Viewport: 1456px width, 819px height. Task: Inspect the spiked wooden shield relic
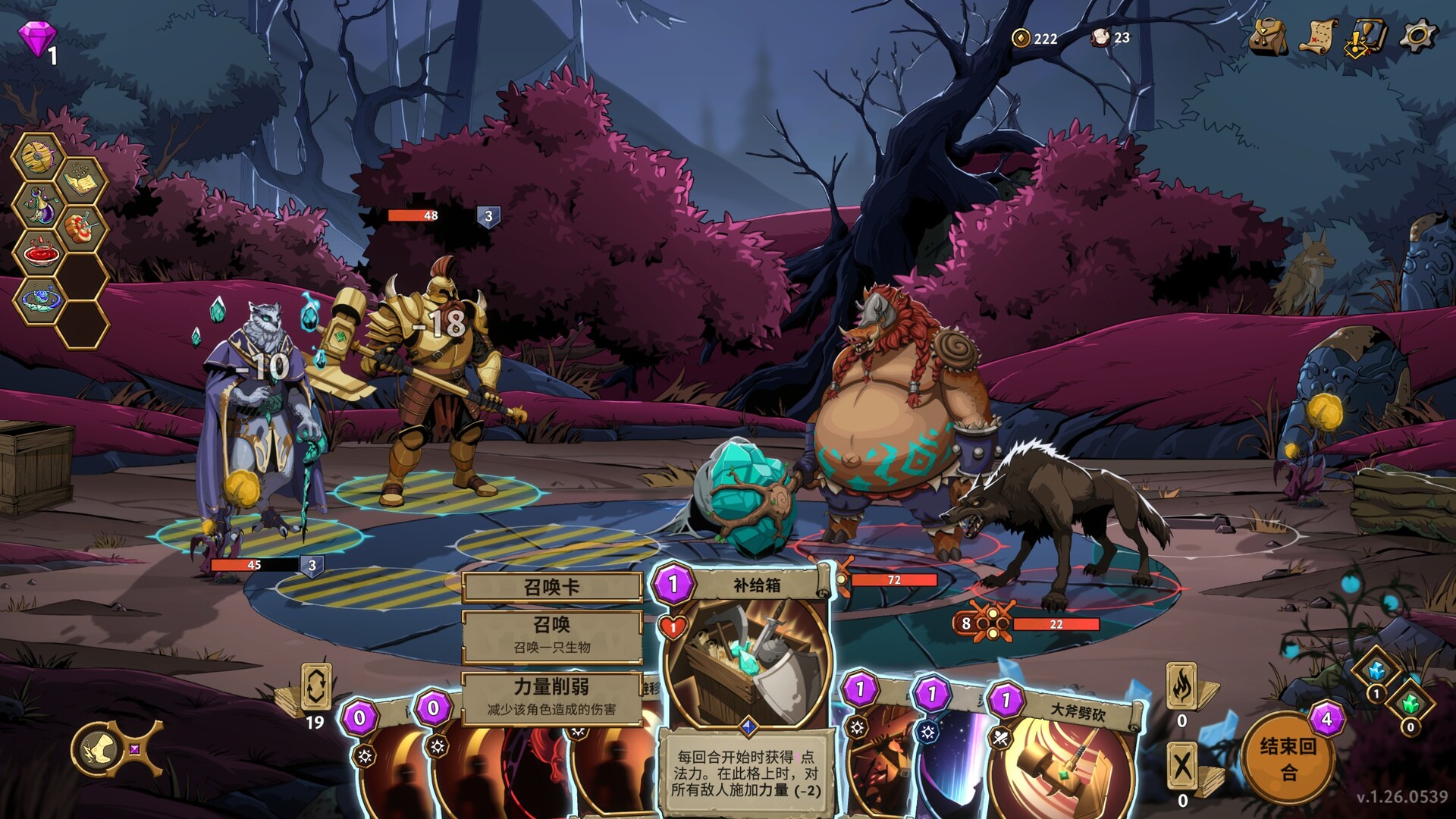(x=36, y=157)
